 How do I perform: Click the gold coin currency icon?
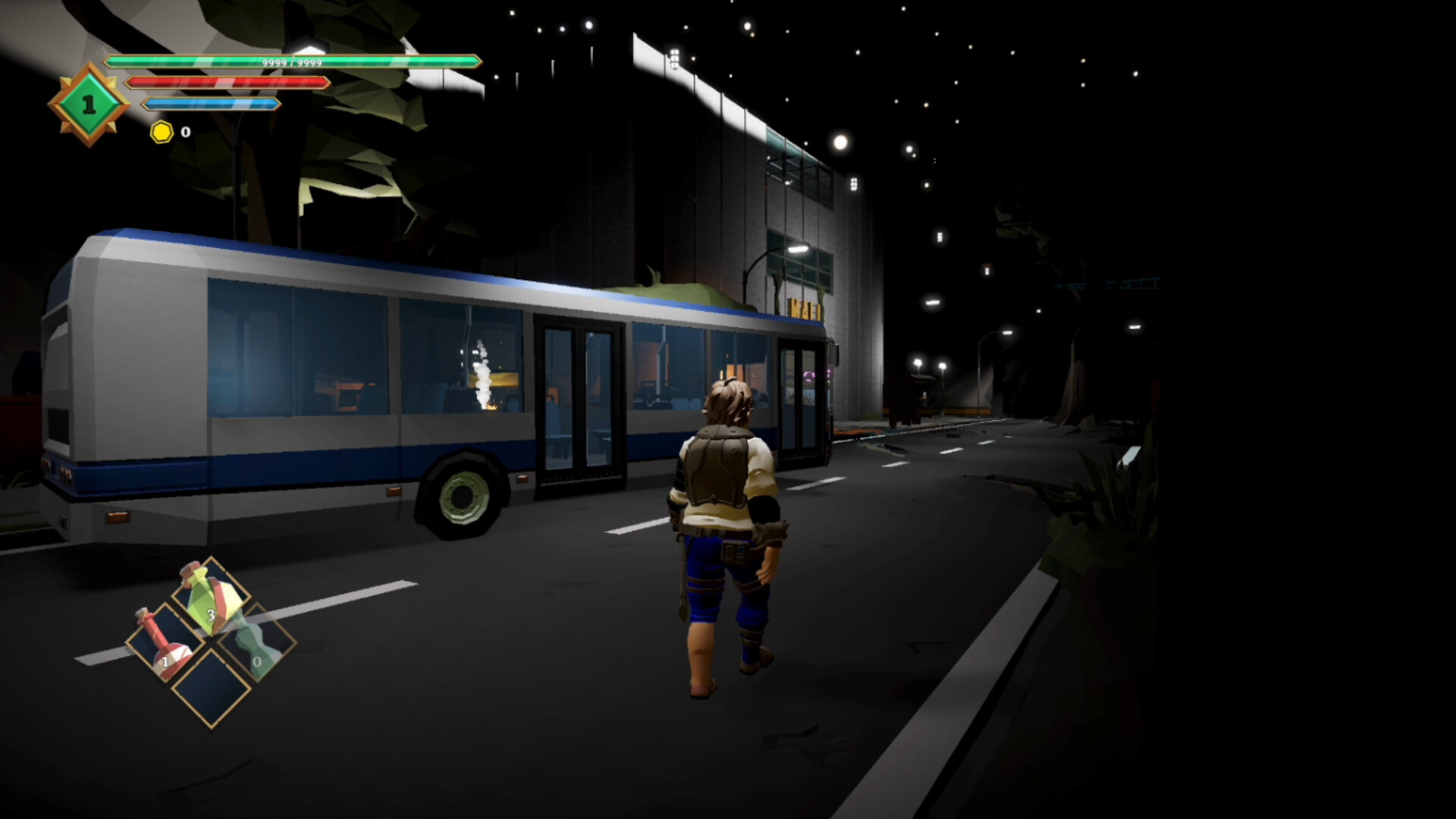point(162,132)
